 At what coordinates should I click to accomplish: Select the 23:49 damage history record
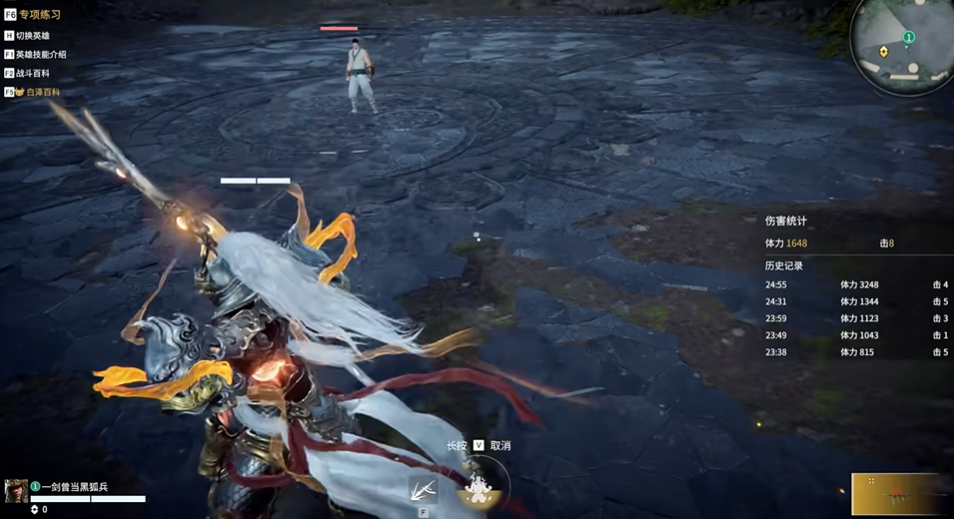point(856,336)
